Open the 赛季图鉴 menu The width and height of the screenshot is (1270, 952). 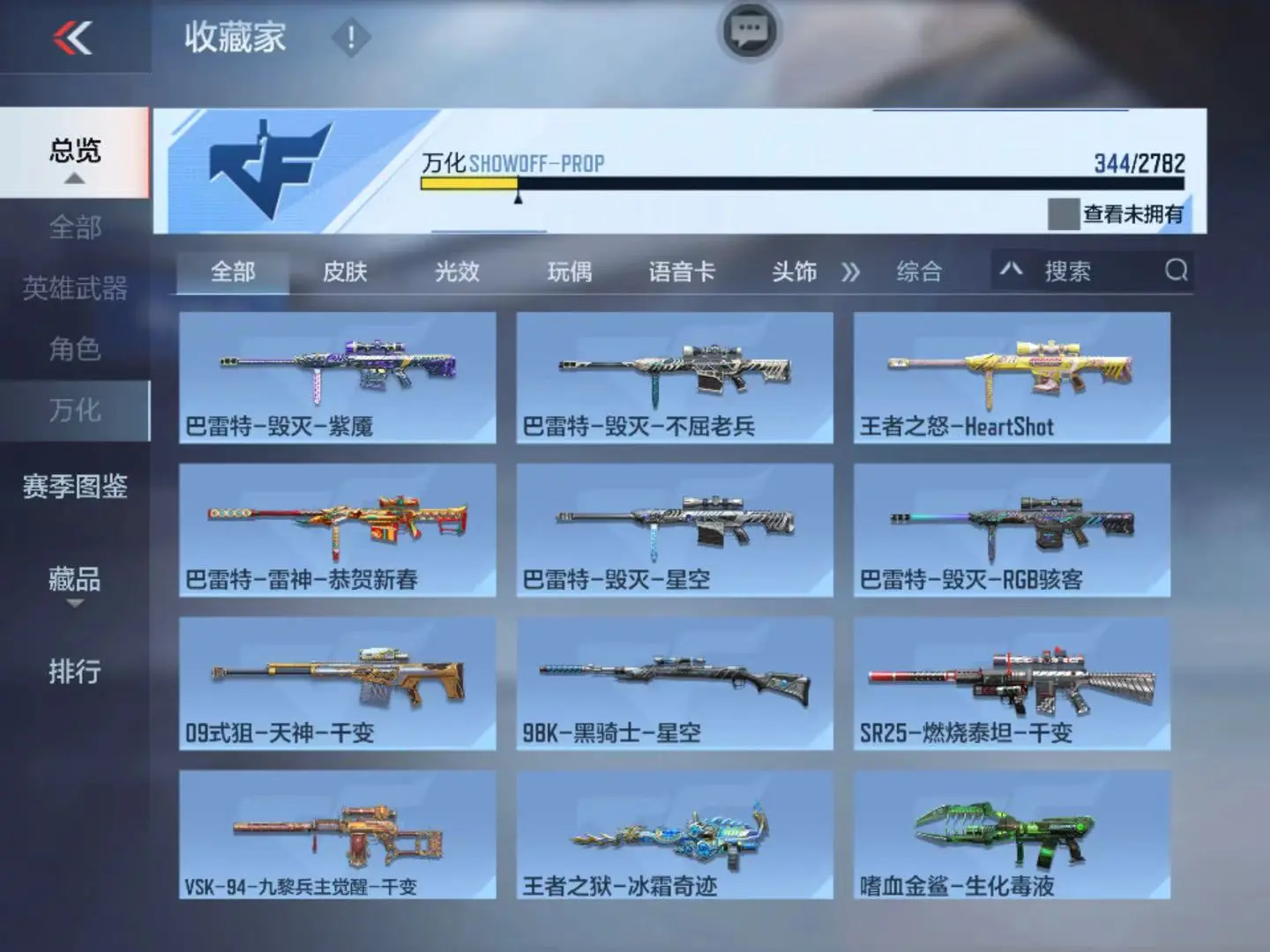pos(75,486)
